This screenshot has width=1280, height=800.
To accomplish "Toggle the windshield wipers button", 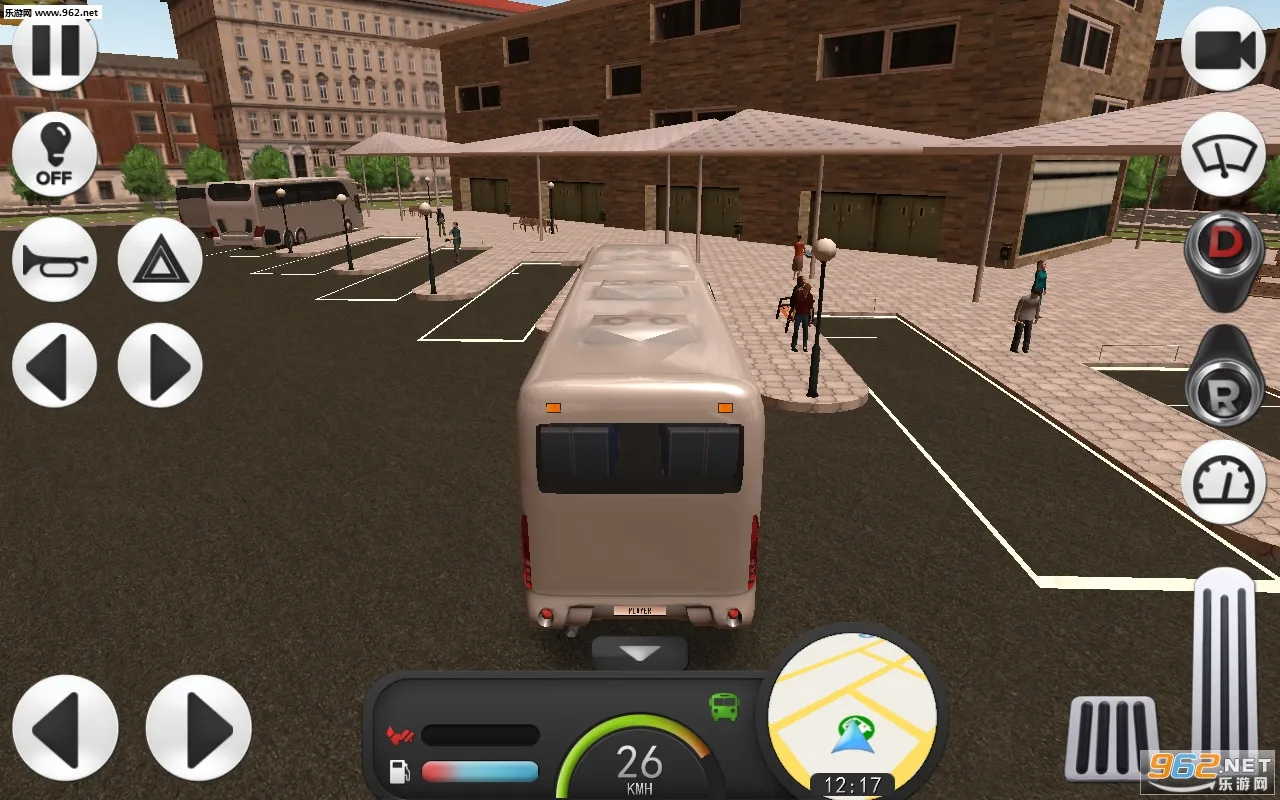I will (x=1223, y=155).
